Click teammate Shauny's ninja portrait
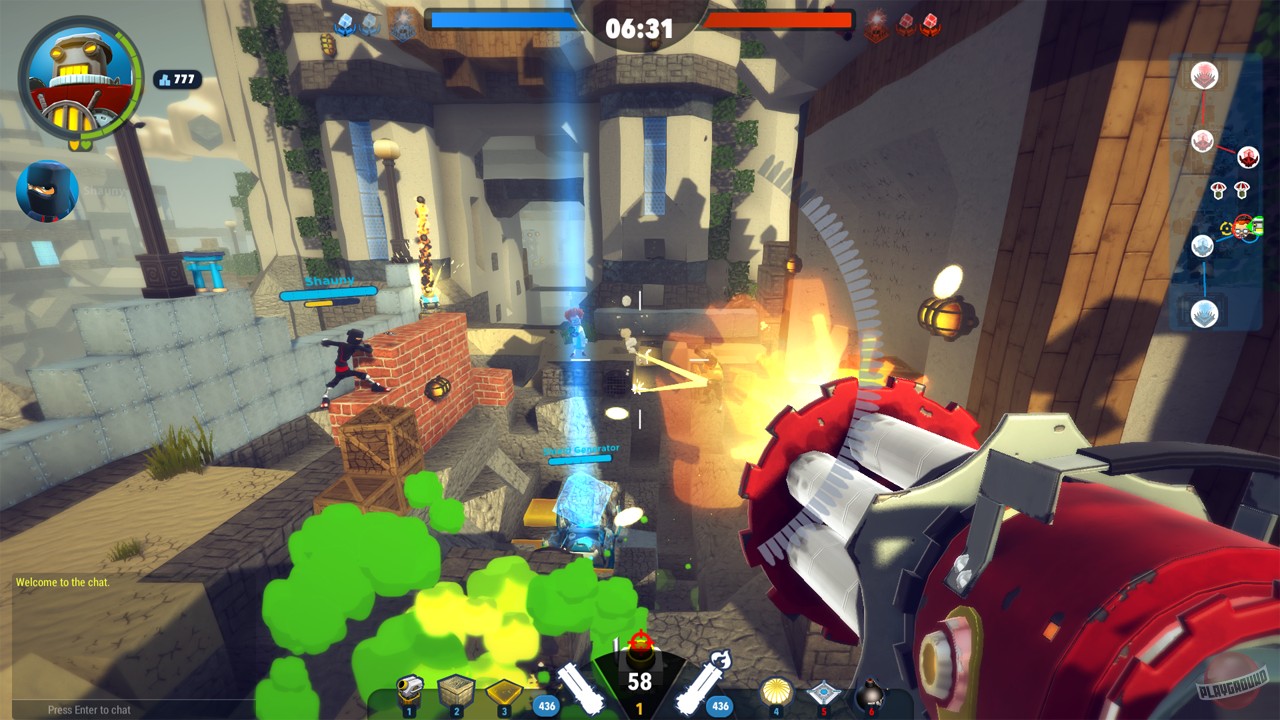Viewport: 1280px width, 720px height. [x=46, y=191]
